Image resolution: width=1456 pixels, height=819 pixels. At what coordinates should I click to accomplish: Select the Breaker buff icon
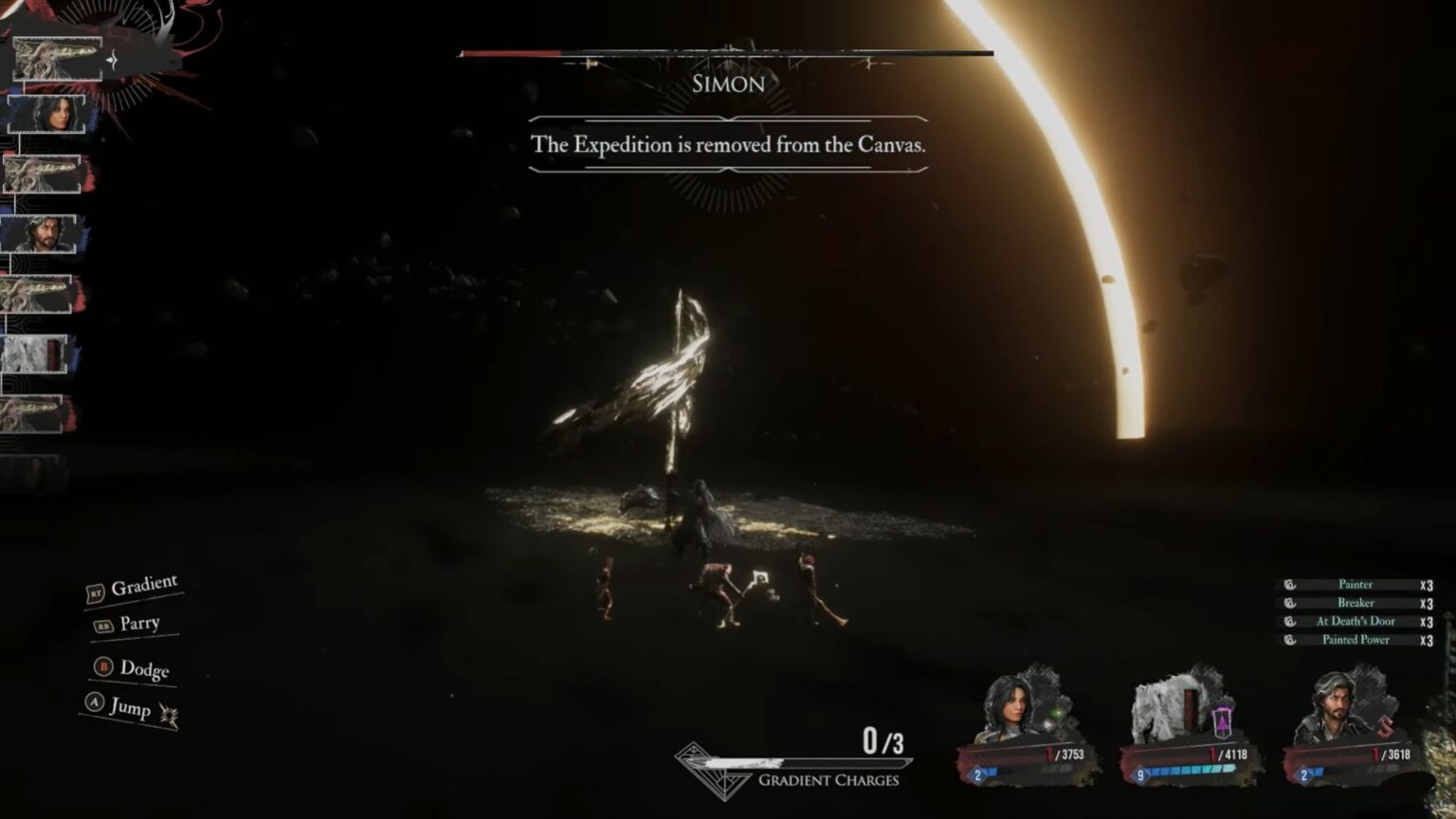[1288, 603]
